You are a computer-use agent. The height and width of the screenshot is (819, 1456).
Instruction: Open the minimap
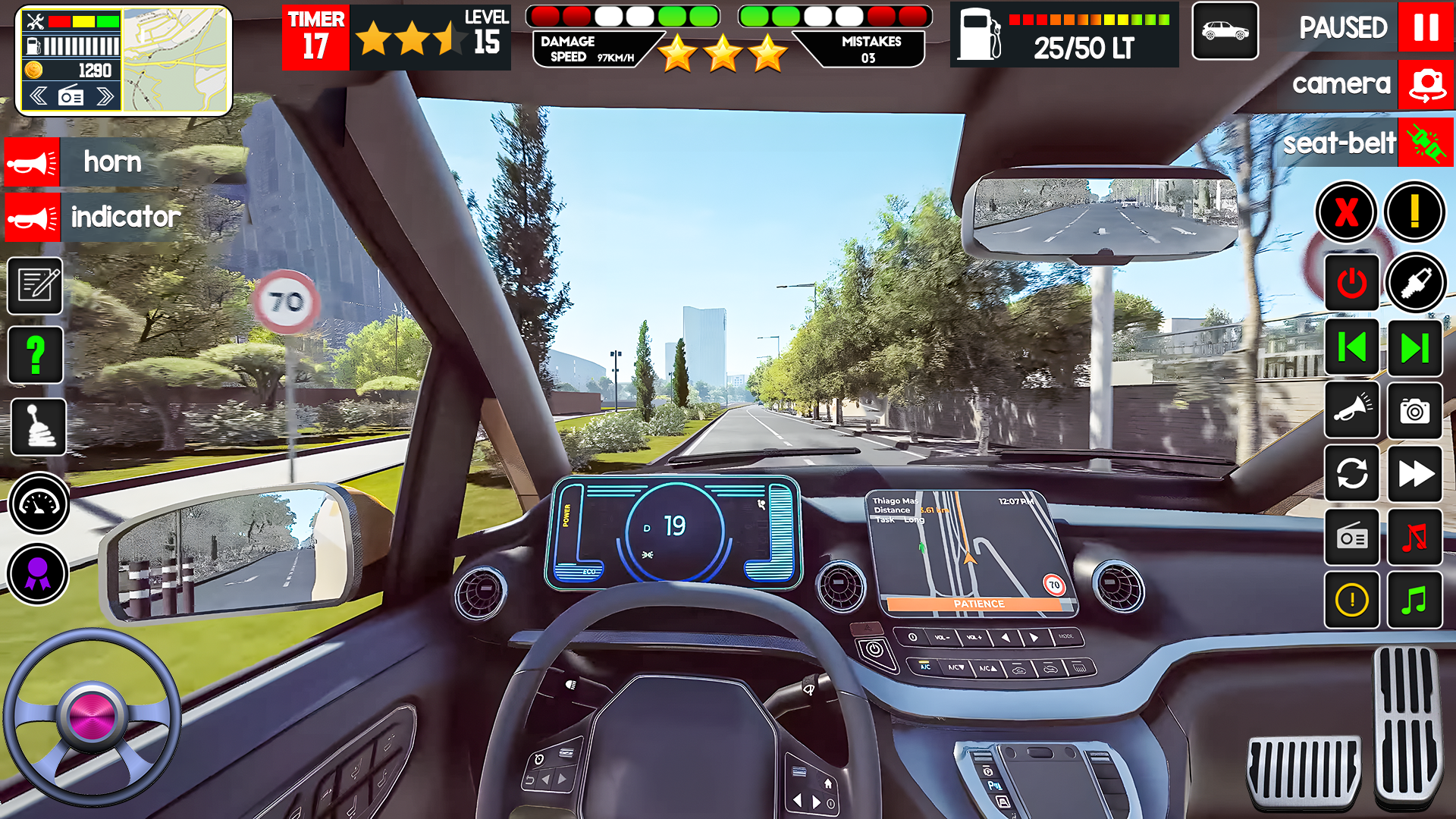click(x=176, y=61)
